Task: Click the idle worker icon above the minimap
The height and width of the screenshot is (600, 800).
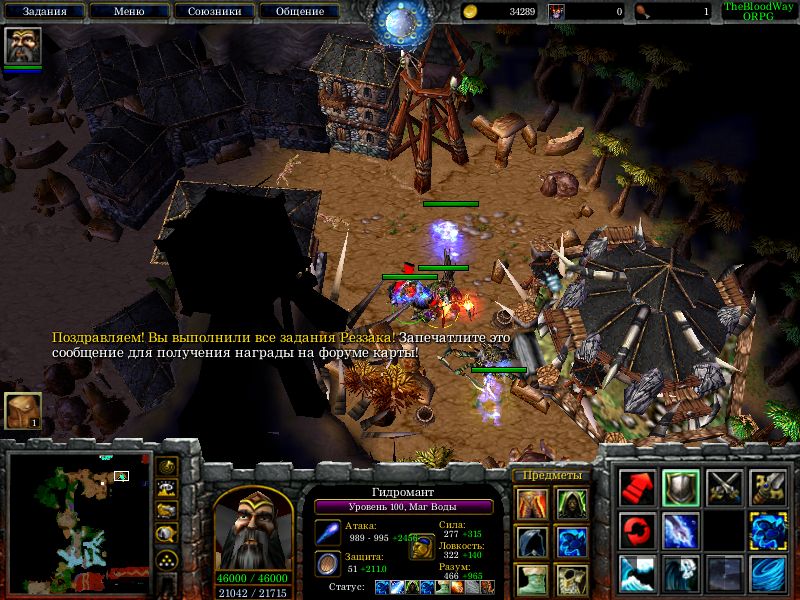Action: [x=22, y=411]
